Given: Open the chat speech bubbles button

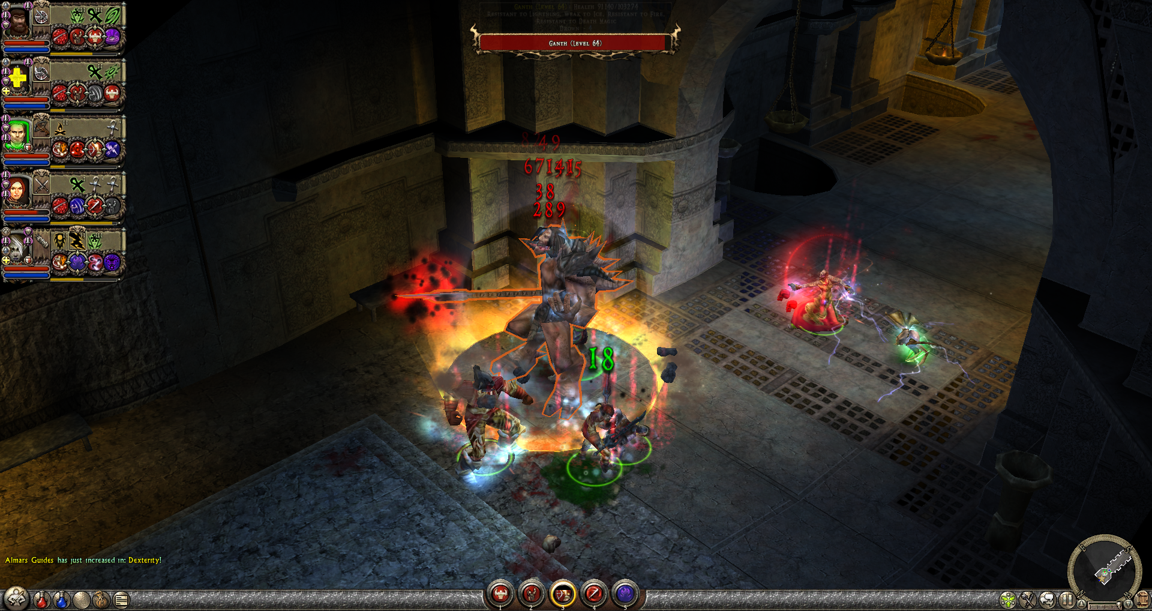Looking at the screenshot, I should pyautogui.click(x=1047, y=600).
